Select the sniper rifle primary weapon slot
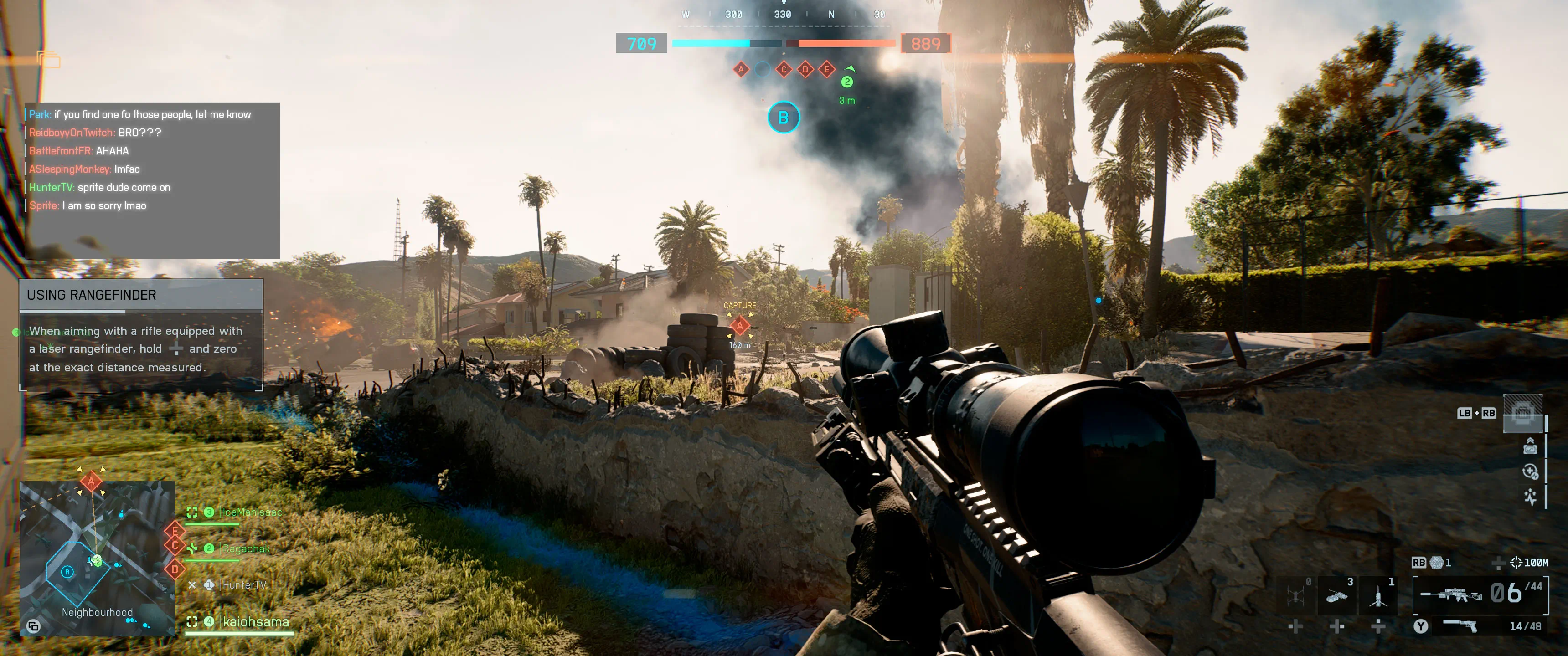 pos(1480,594)
